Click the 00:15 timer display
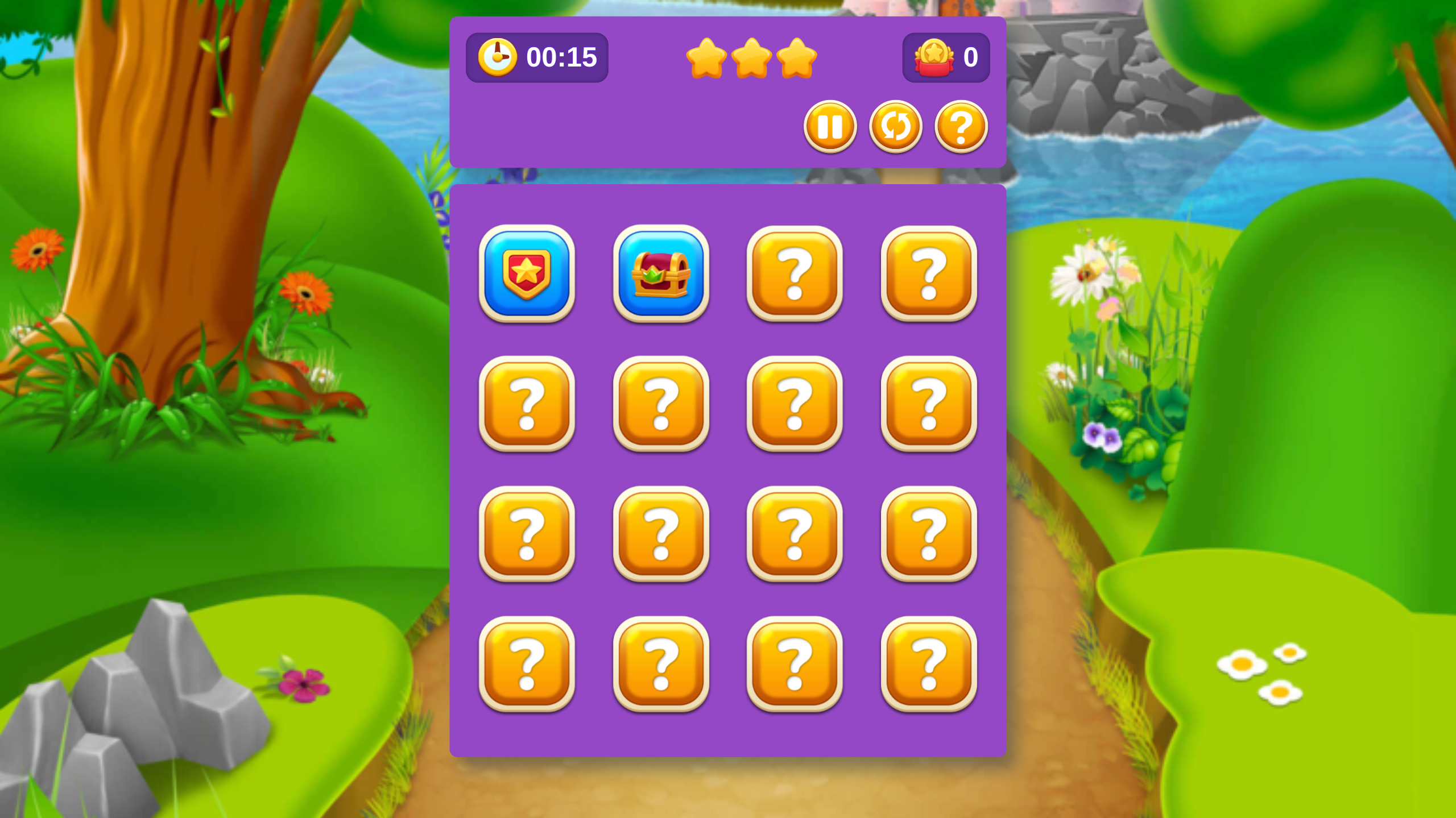The height and width of the screenshot is (818, 1456). coord(562,56)
